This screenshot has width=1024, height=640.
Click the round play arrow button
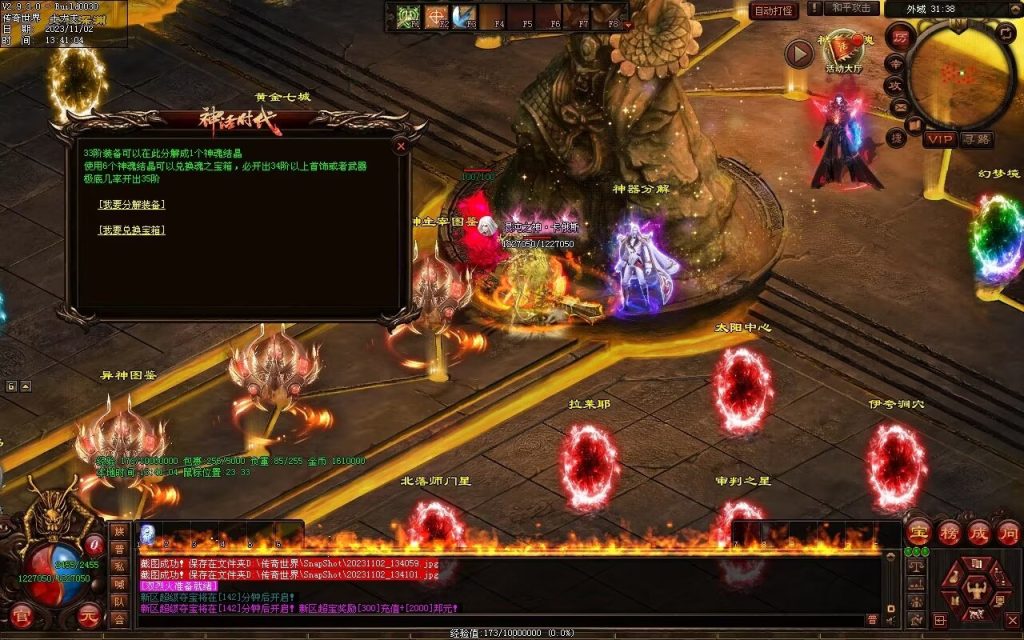tap(798, 53)
